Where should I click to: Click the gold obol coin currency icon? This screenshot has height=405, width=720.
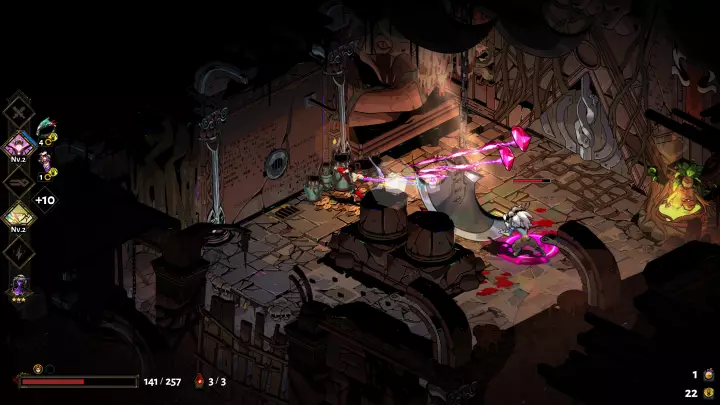(x=707, y=392)
